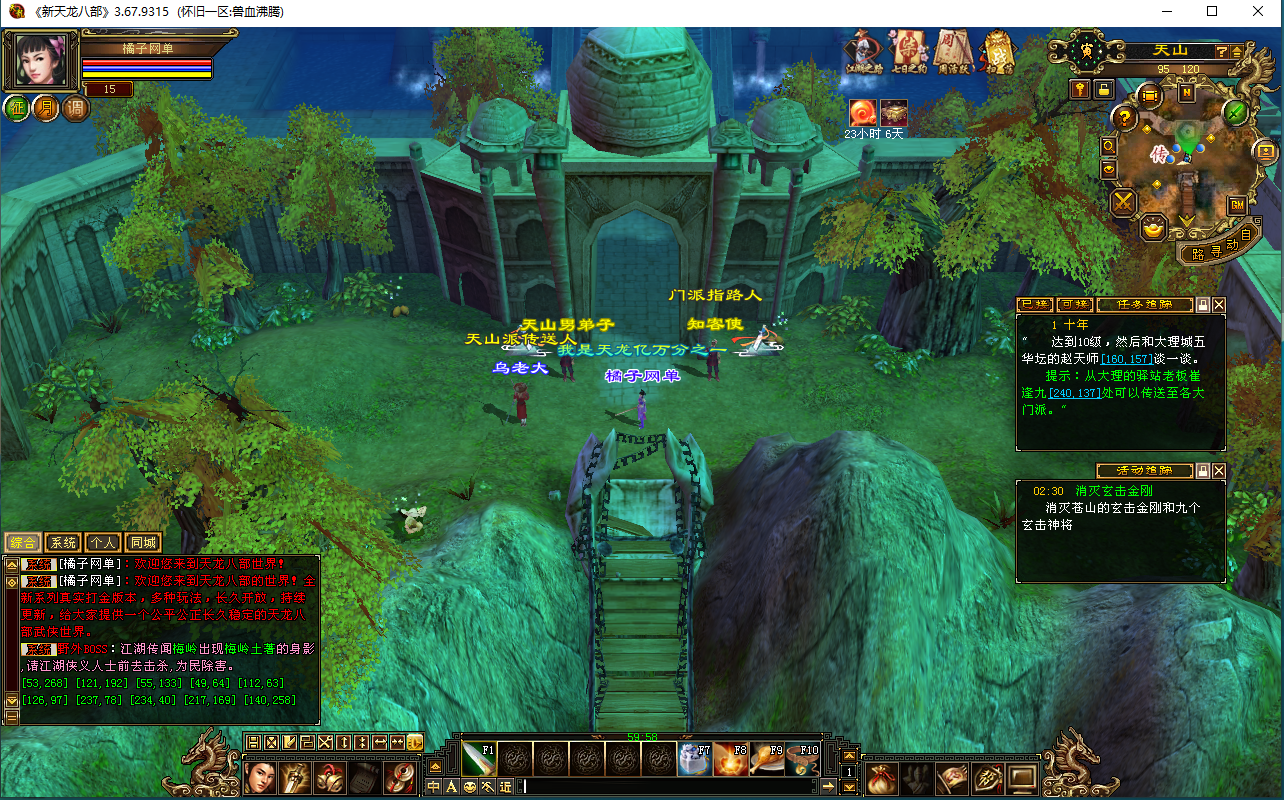This screenshot has width=1284, height=800.
Task: Maximize the game window
Action: (x=1212, y=12)
